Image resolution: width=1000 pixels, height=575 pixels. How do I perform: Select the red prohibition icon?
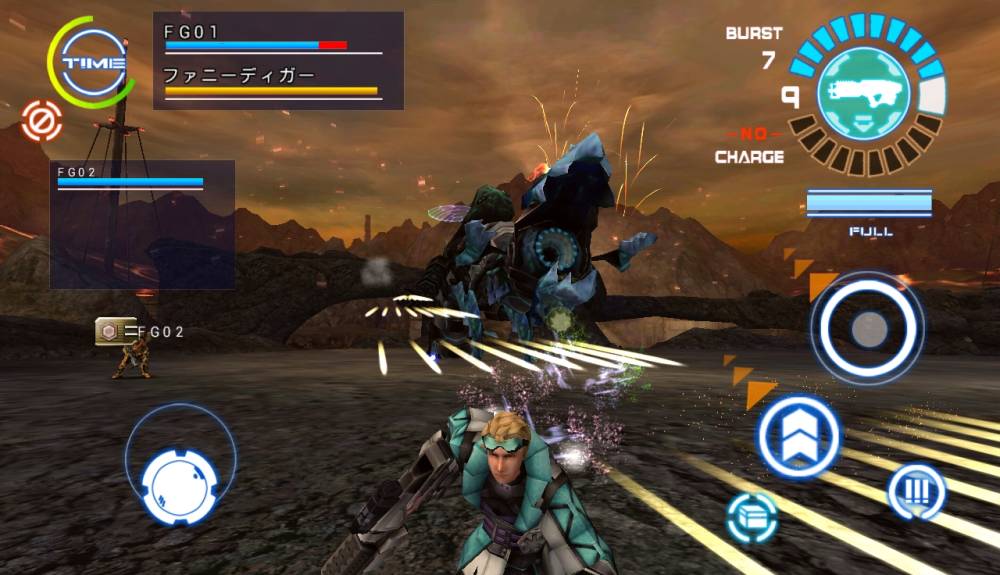(x=42, y=121)
